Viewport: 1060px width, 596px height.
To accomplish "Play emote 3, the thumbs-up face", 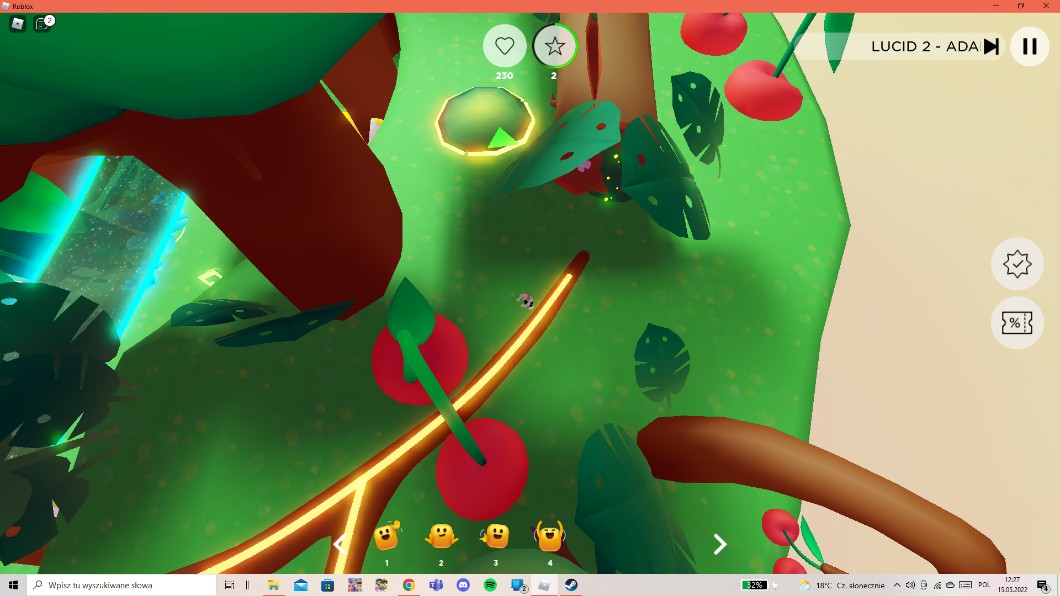I will pos(495,537).
